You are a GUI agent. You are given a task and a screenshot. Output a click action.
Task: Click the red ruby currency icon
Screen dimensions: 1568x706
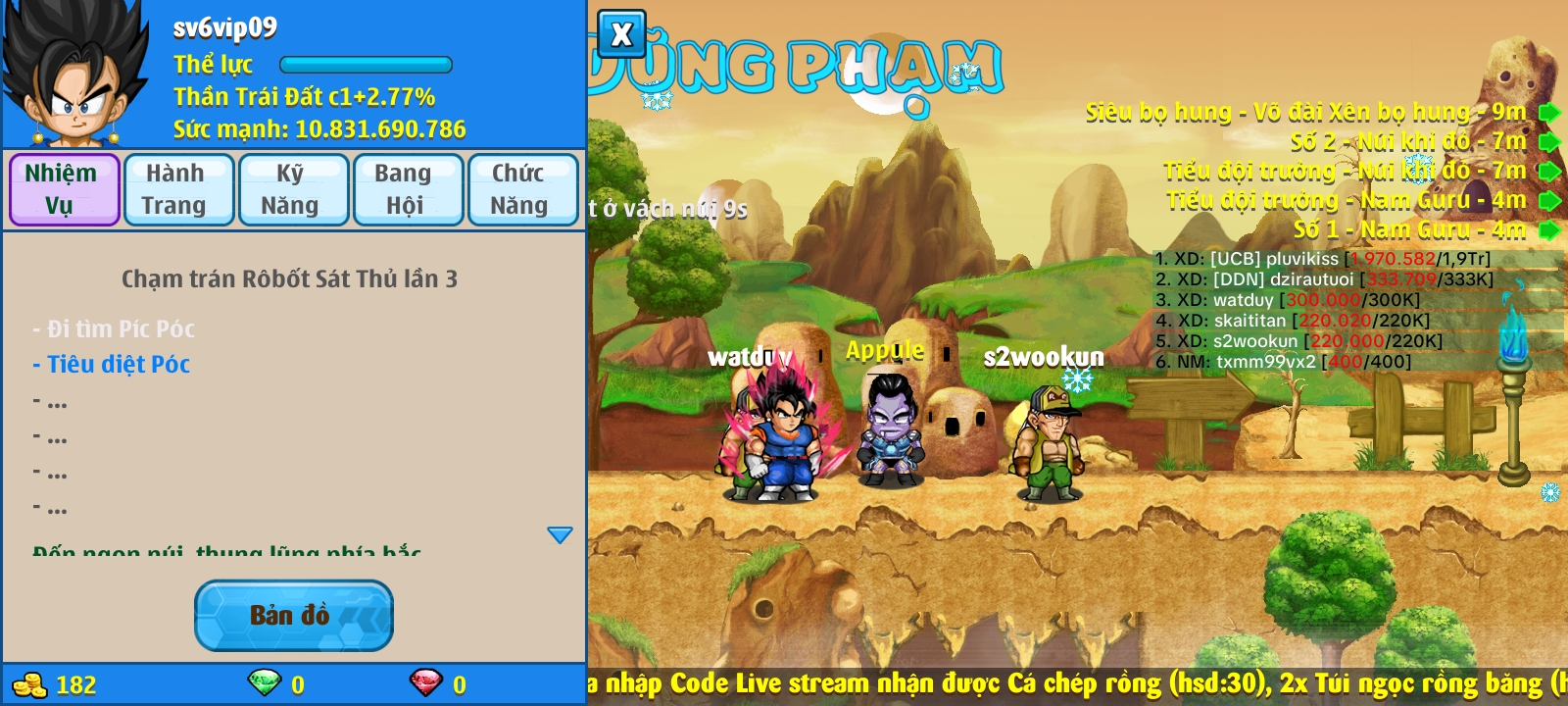(426, 682)
